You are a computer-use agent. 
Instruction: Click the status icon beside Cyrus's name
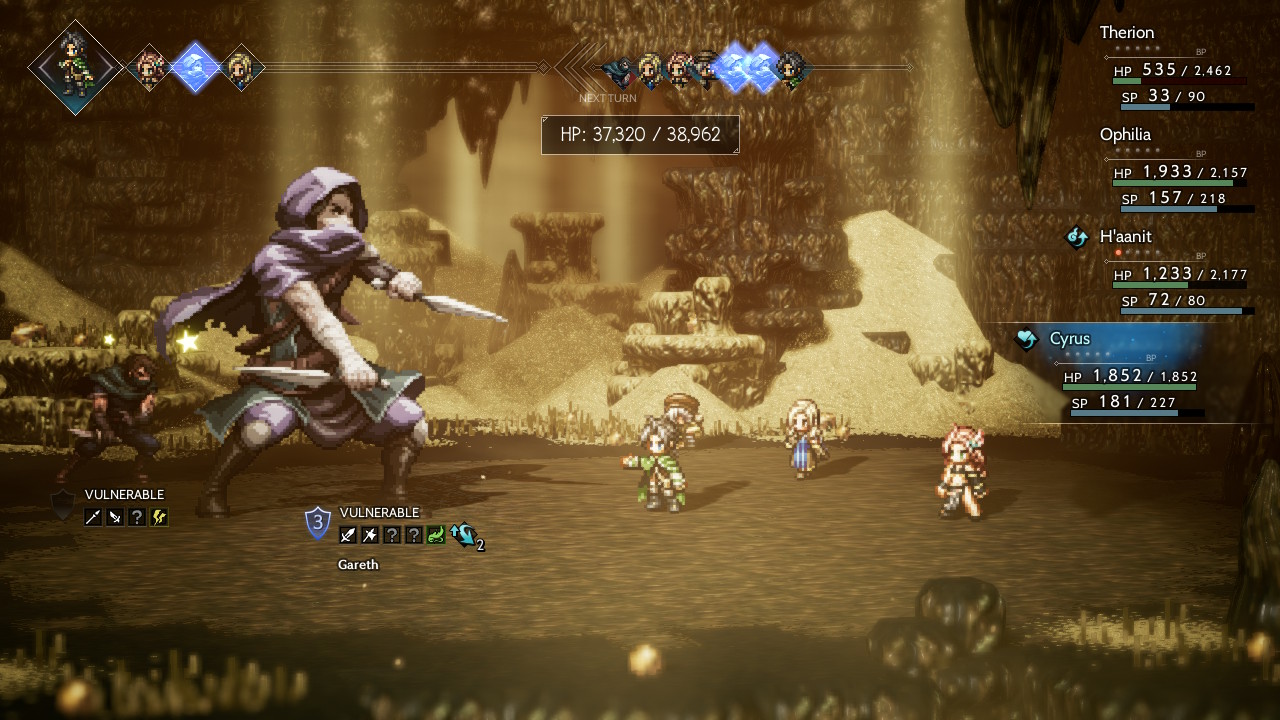click(1027, 339)
